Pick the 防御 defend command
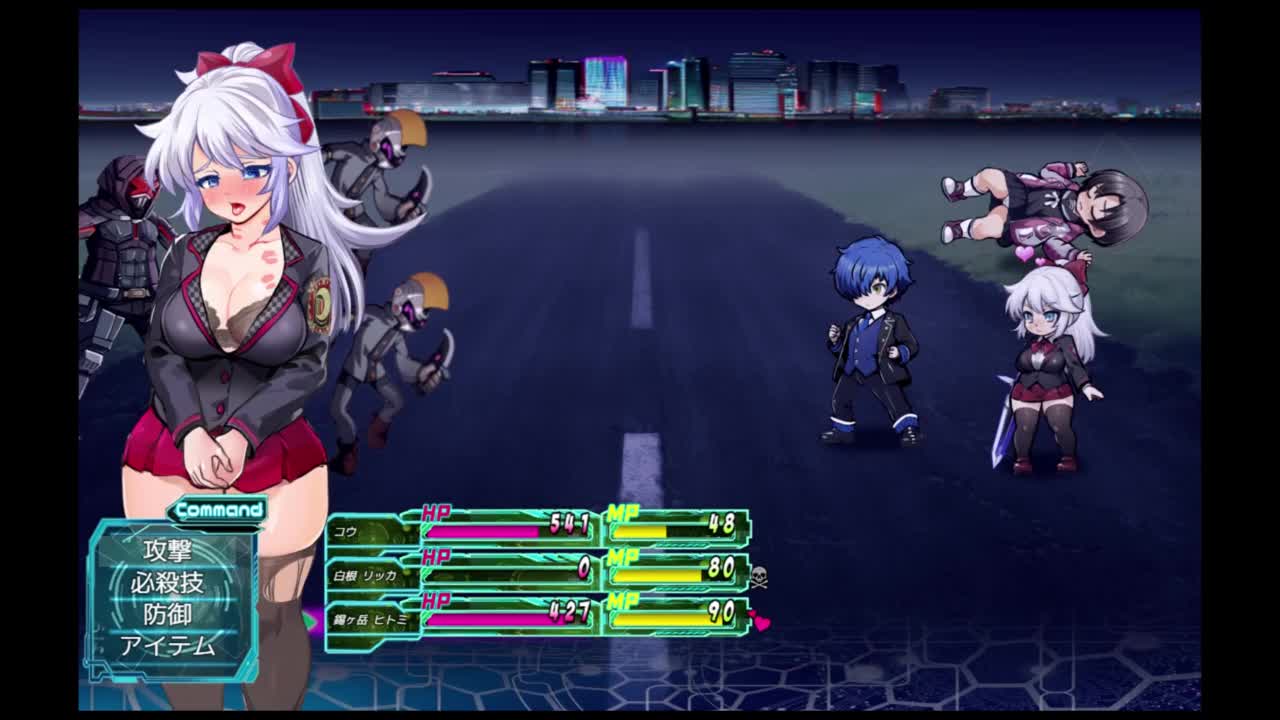This screenshot has width=1280, height=720. 167,614
